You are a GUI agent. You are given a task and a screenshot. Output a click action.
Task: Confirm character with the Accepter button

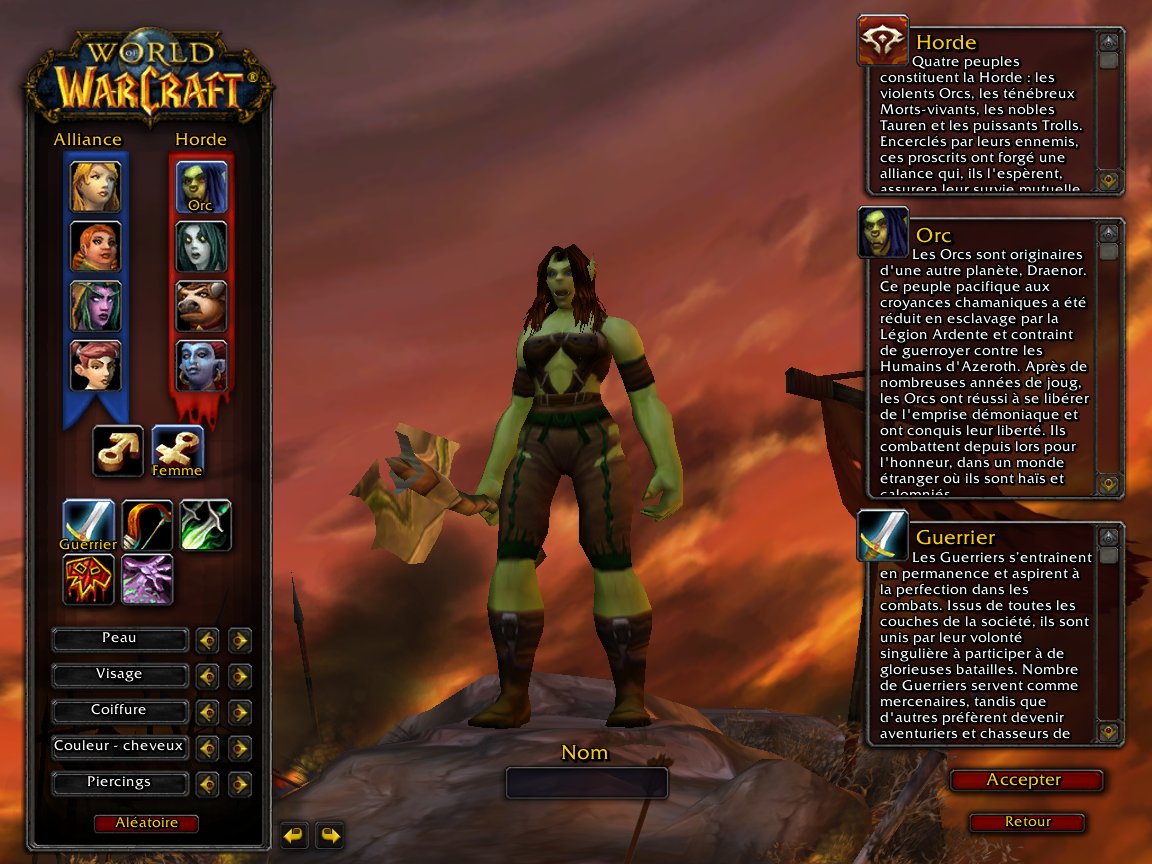pos(1026,780)
